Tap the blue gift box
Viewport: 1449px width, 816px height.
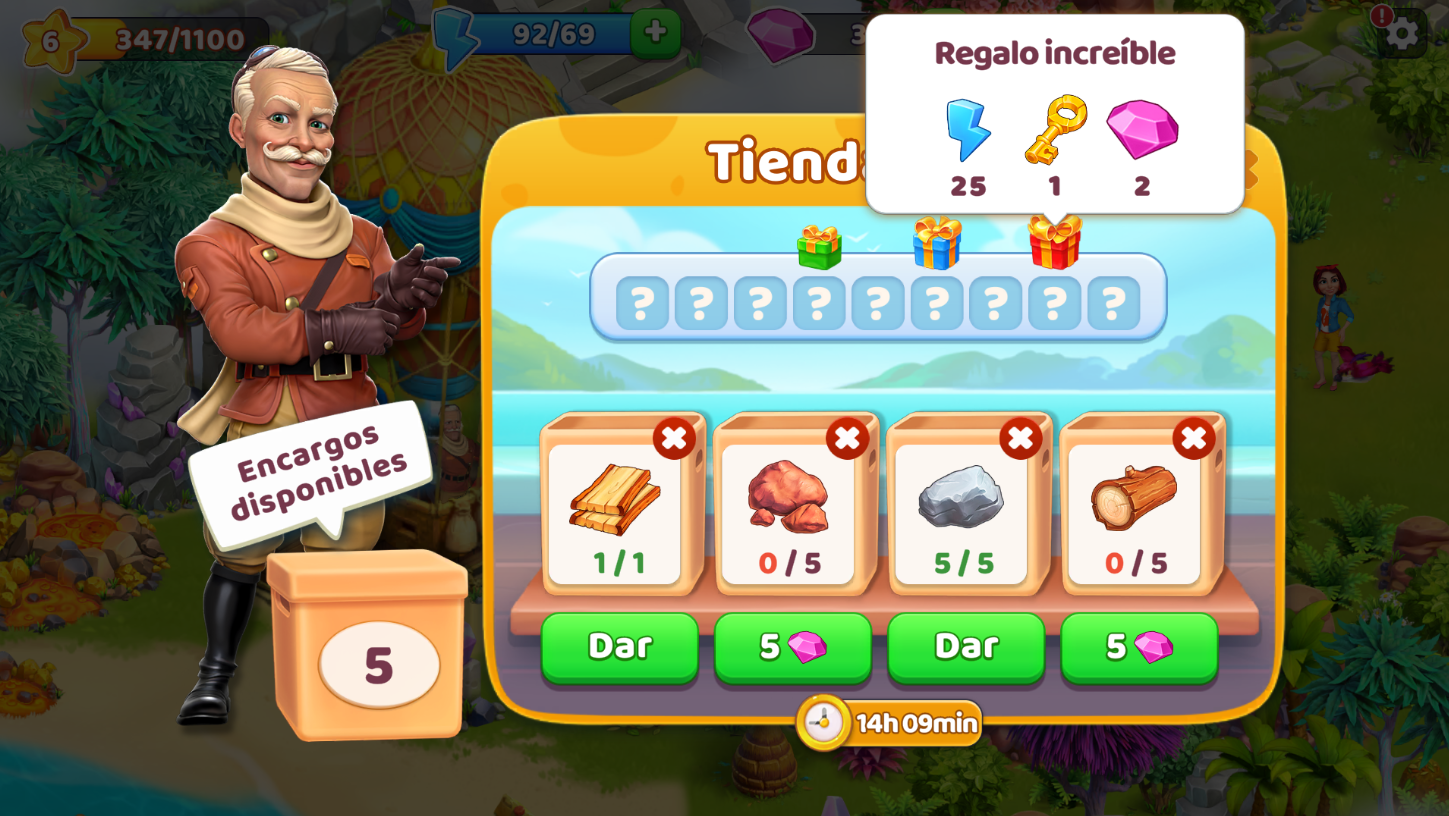[937, 243]
